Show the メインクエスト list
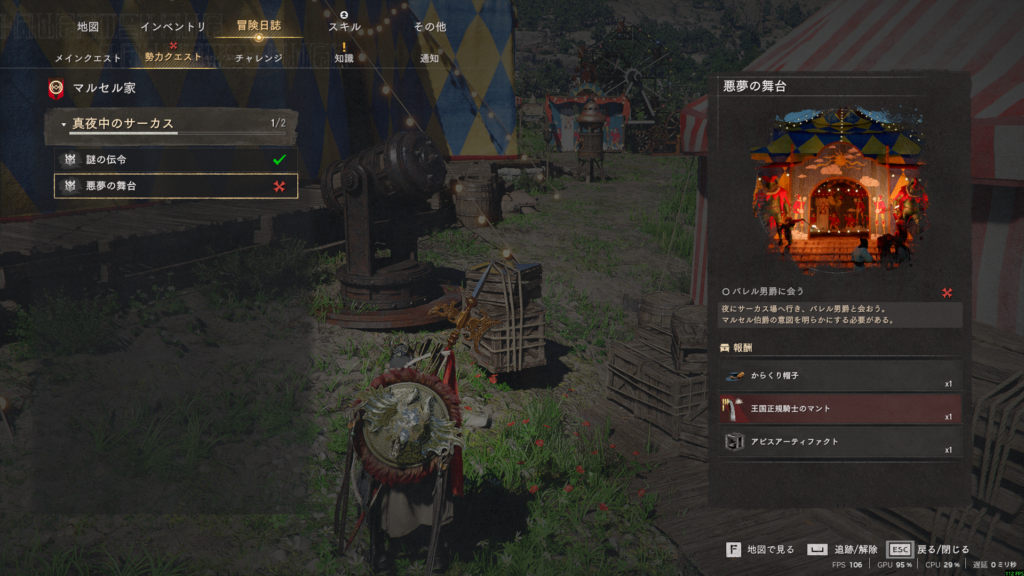Image resolution: width=1024 pixels, height=576 pixels. coord(86,58)
